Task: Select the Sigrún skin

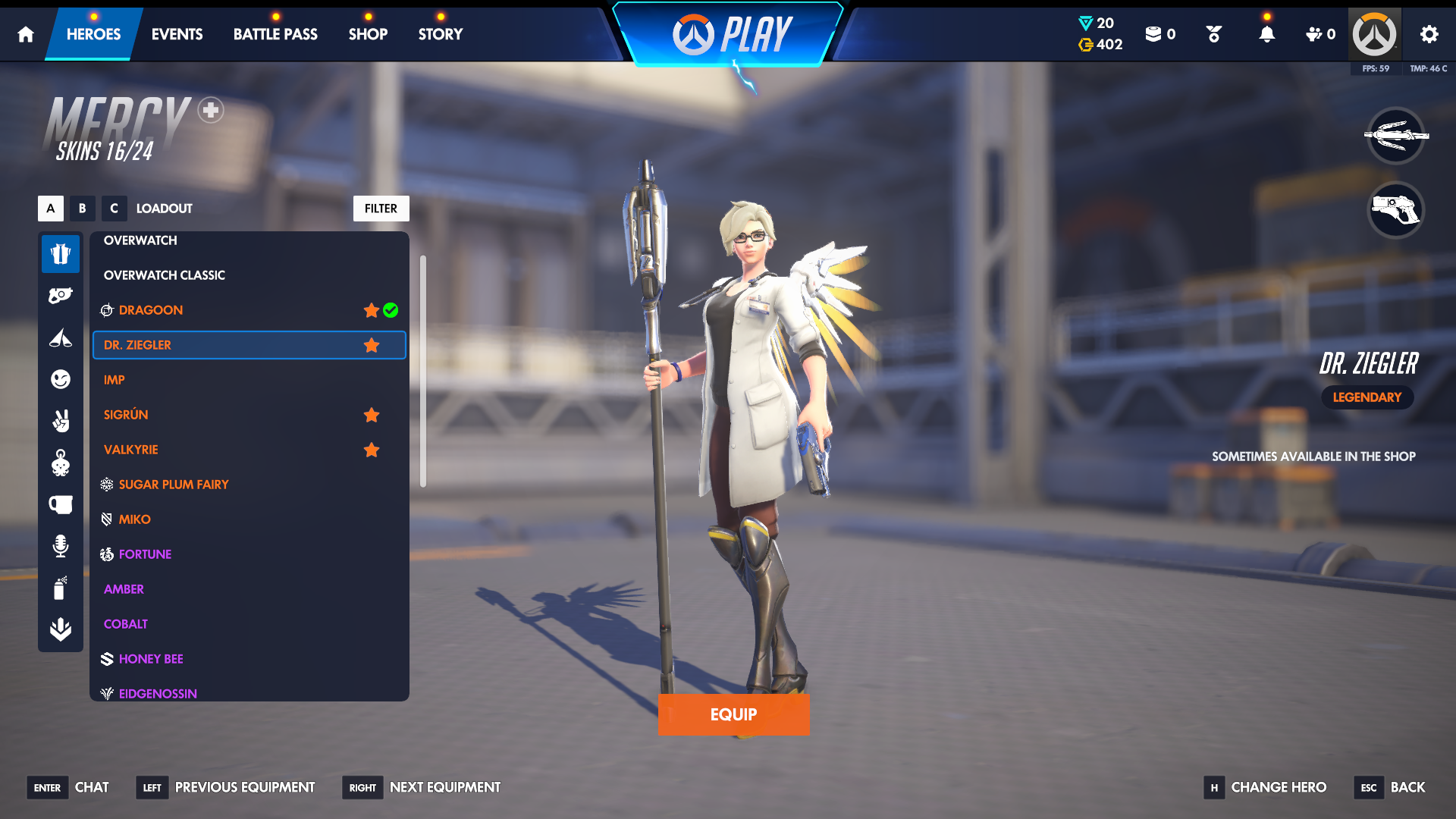Action: [126, 415]
